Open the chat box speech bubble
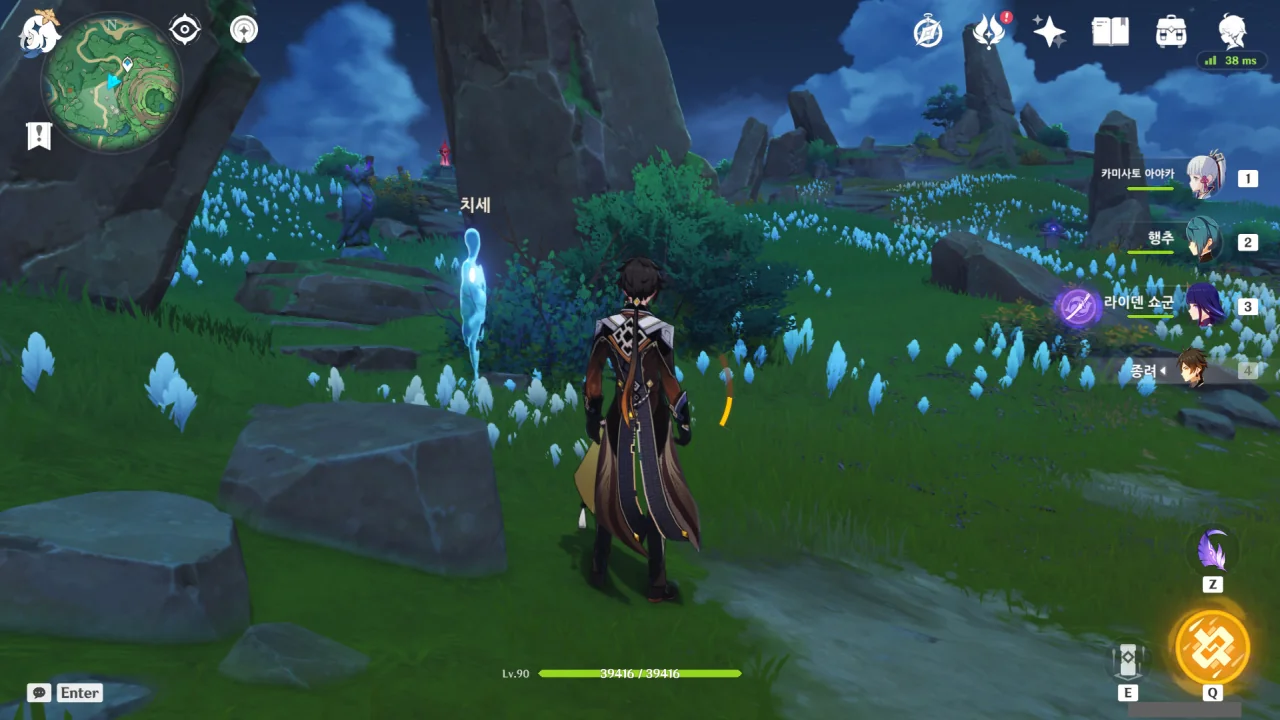Screen dimensions: 1280x720 (39, 693)
